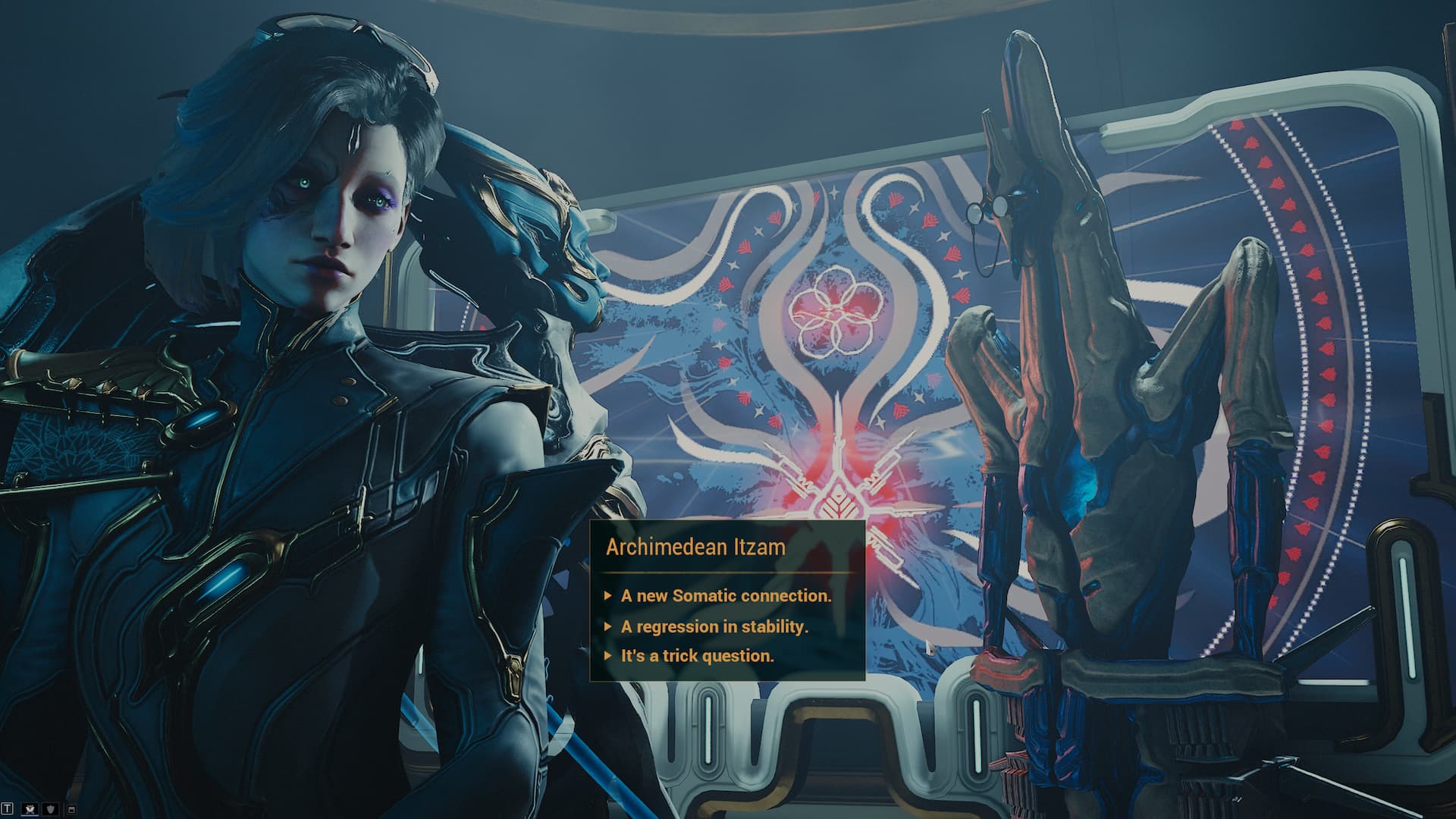Choose "A new Somatic connection." reply
Image resolution: width=1456 pixels, height=819 pixels.
[726, 596]
